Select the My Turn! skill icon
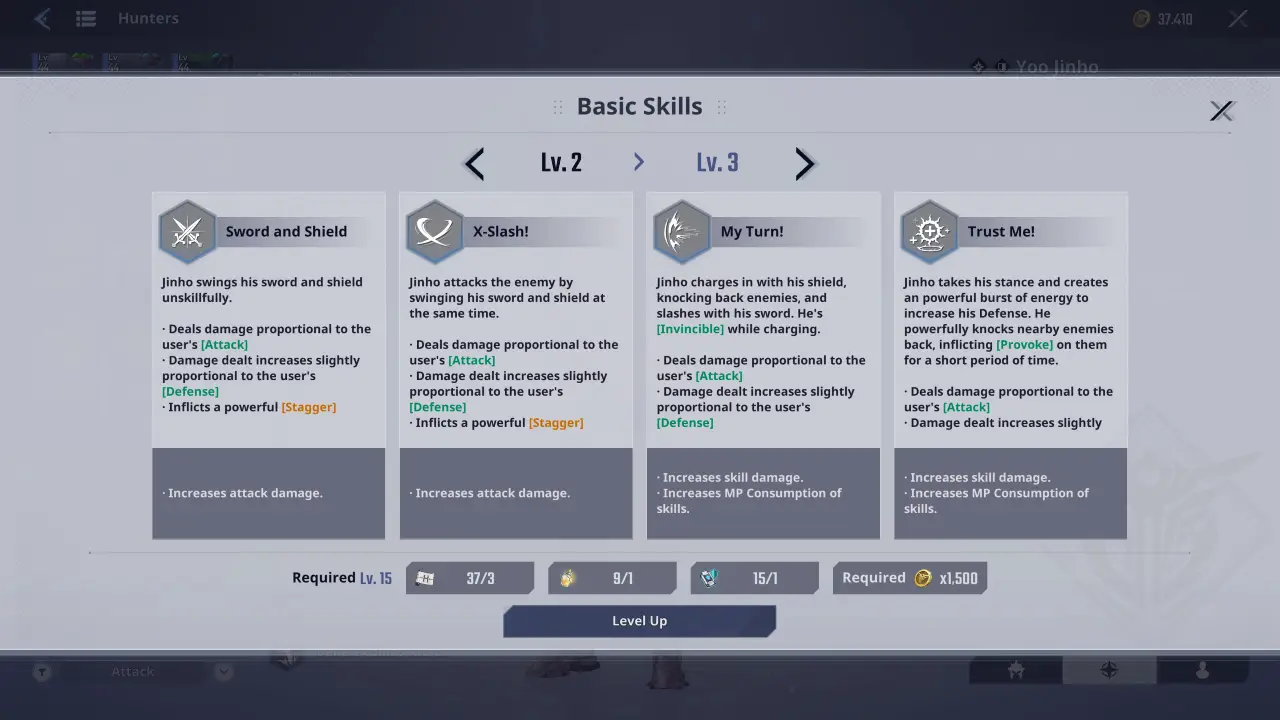This screenshot has height=720, width=1280. [682, 231]
